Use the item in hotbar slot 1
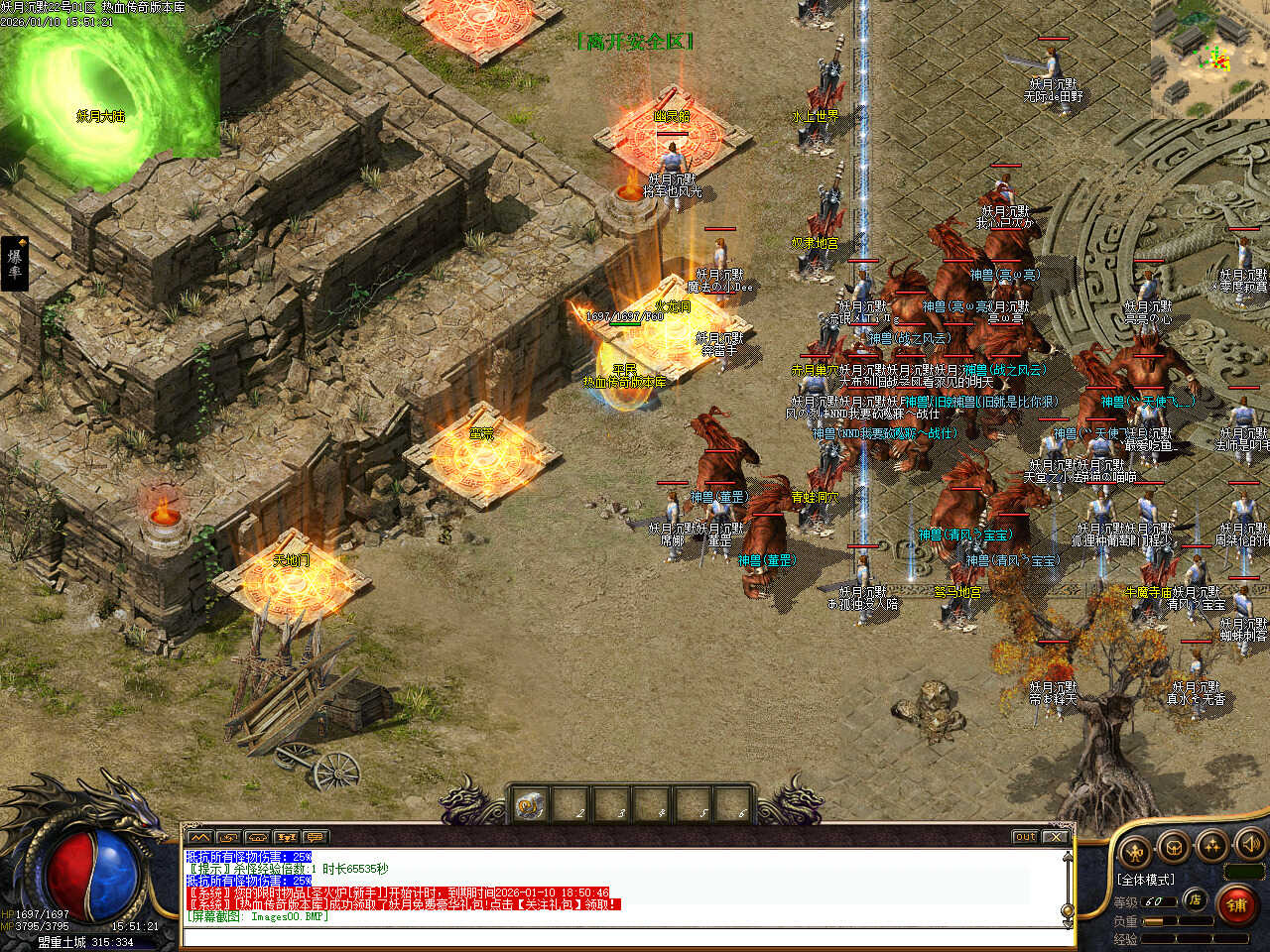This screenshot has height=952, width=1270. coord(531,805)
